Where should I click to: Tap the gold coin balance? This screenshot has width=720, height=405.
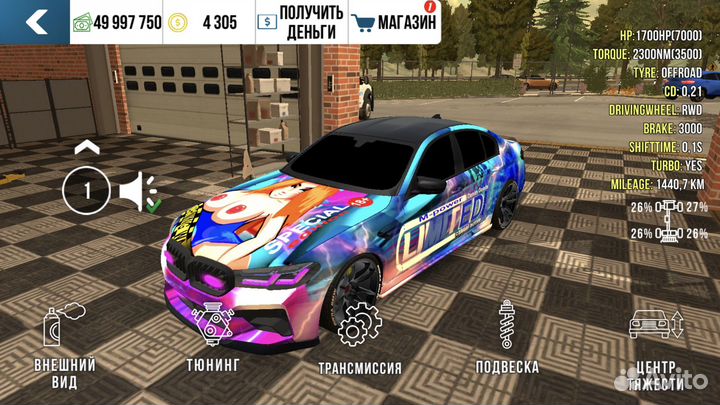pos(206,22)
